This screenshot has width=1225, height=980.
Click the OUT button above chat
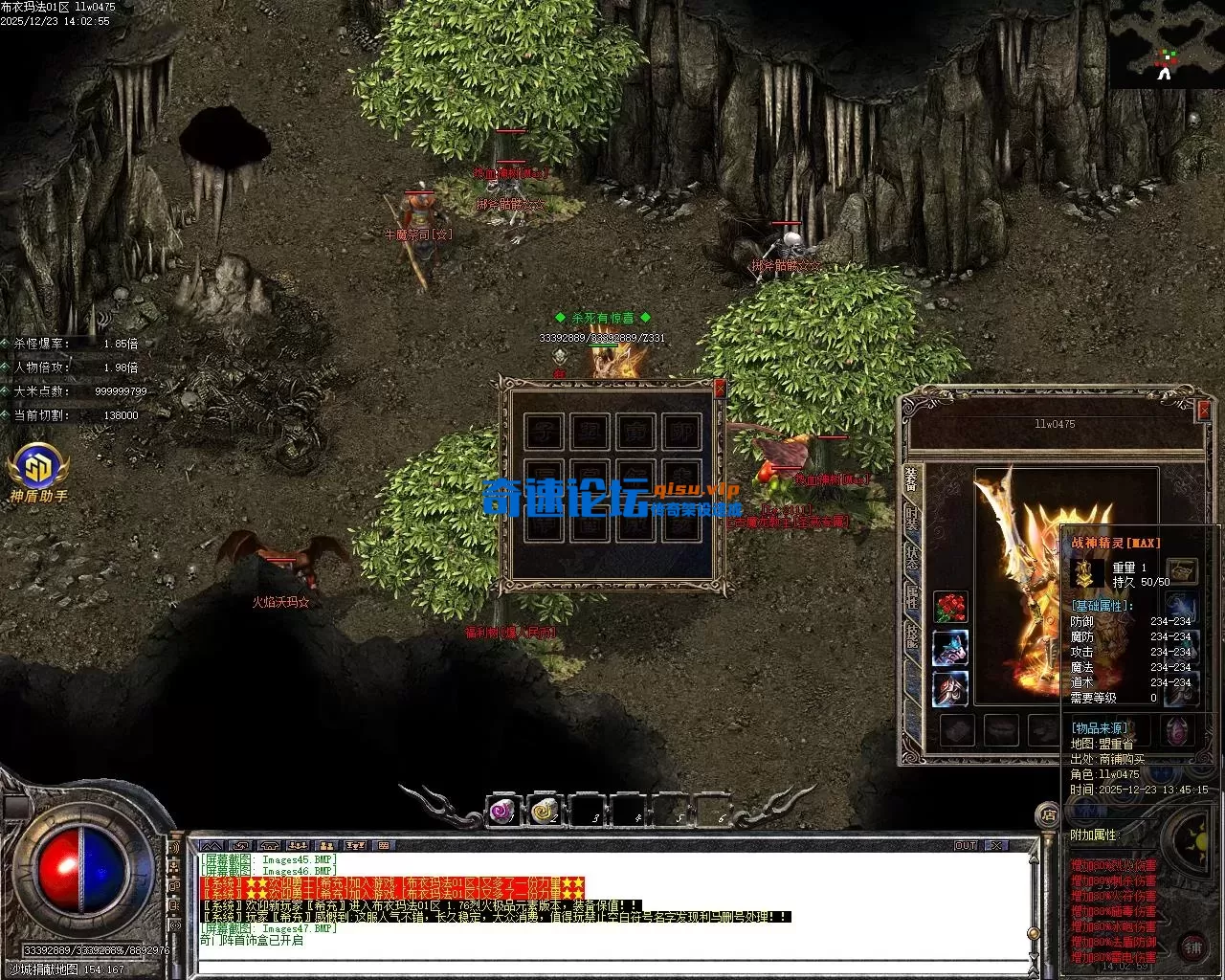[966, 846]
